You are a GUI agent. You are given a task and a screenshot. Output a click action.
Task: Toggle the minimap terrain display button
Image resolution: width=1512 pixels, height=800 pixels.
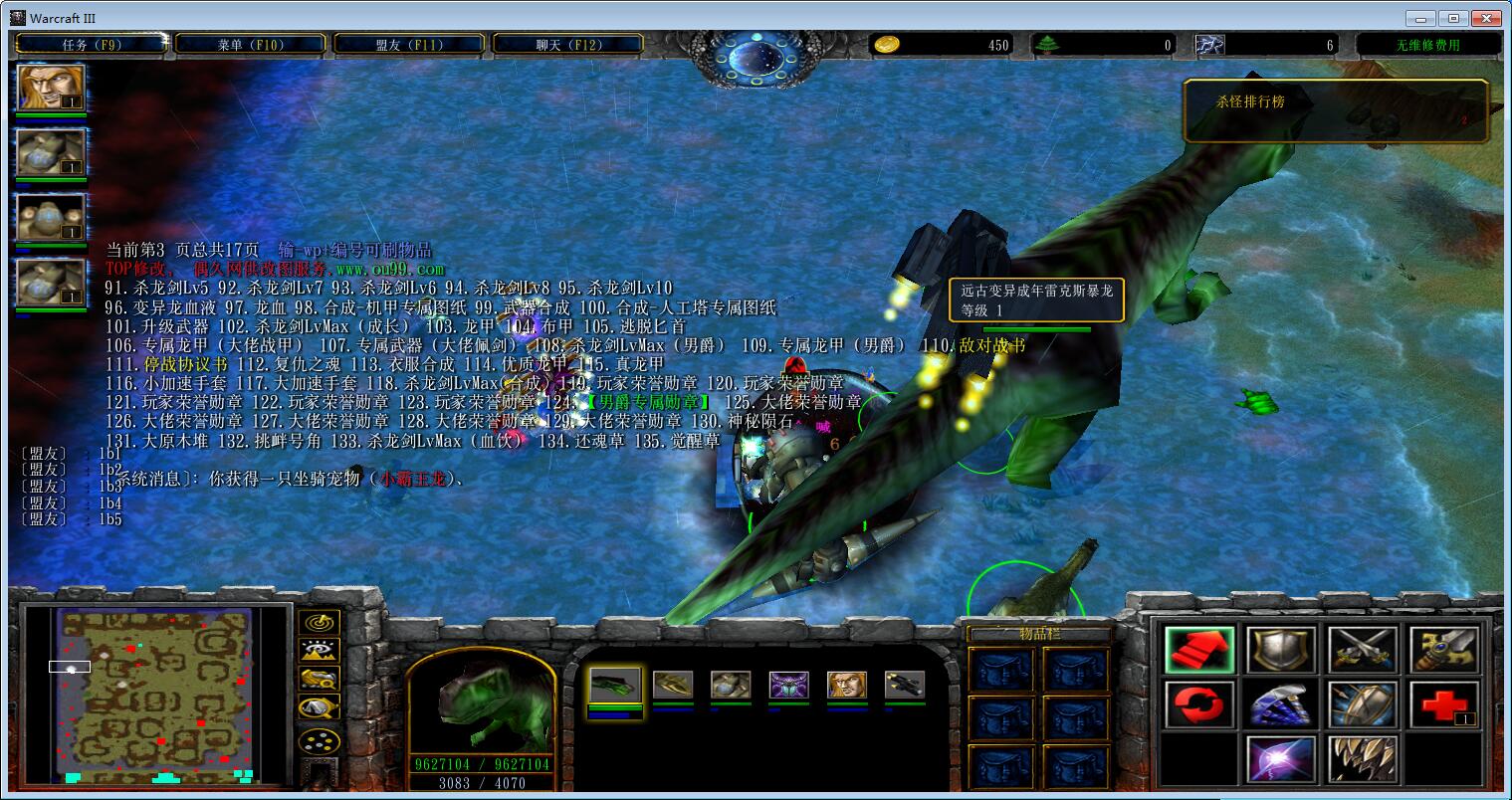tap(320, 651)
